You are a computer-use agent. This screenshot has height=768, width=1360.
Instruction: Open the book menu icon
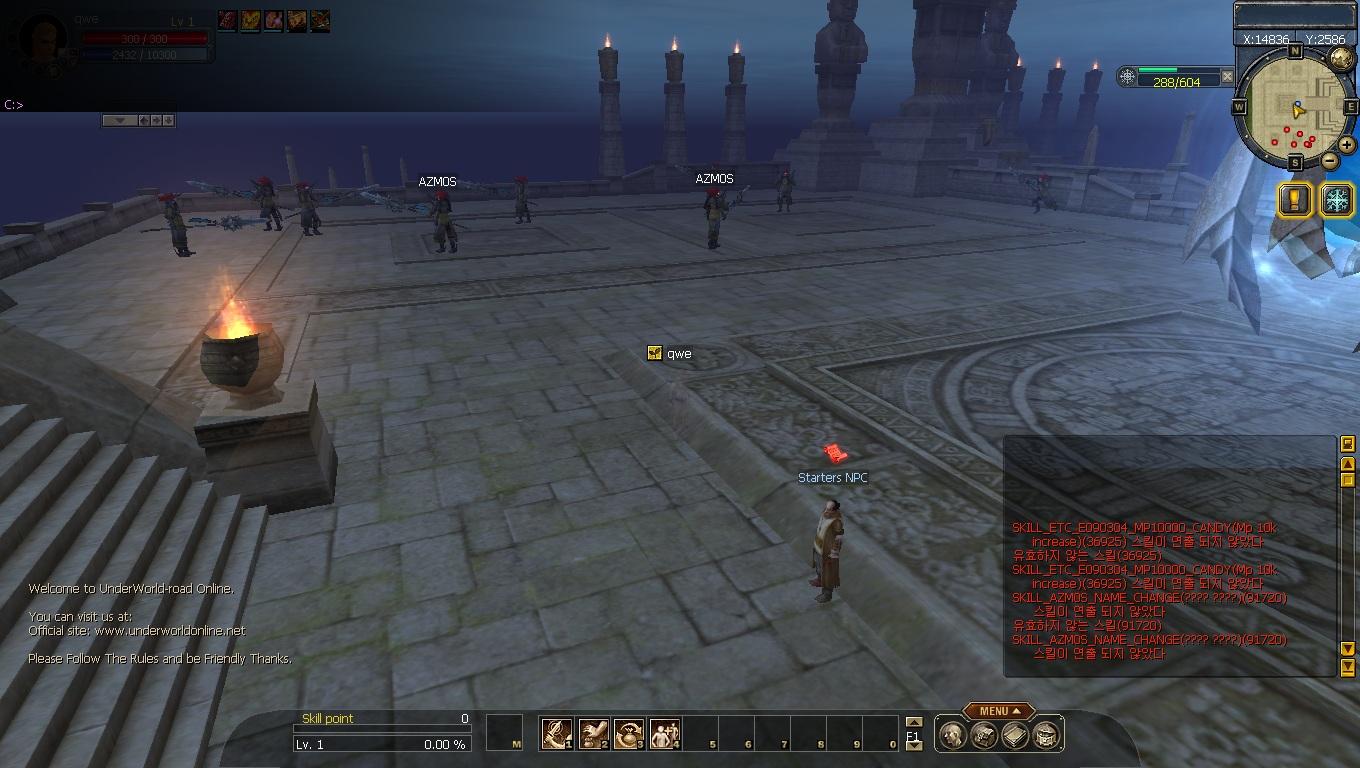tap(1015, 736)
